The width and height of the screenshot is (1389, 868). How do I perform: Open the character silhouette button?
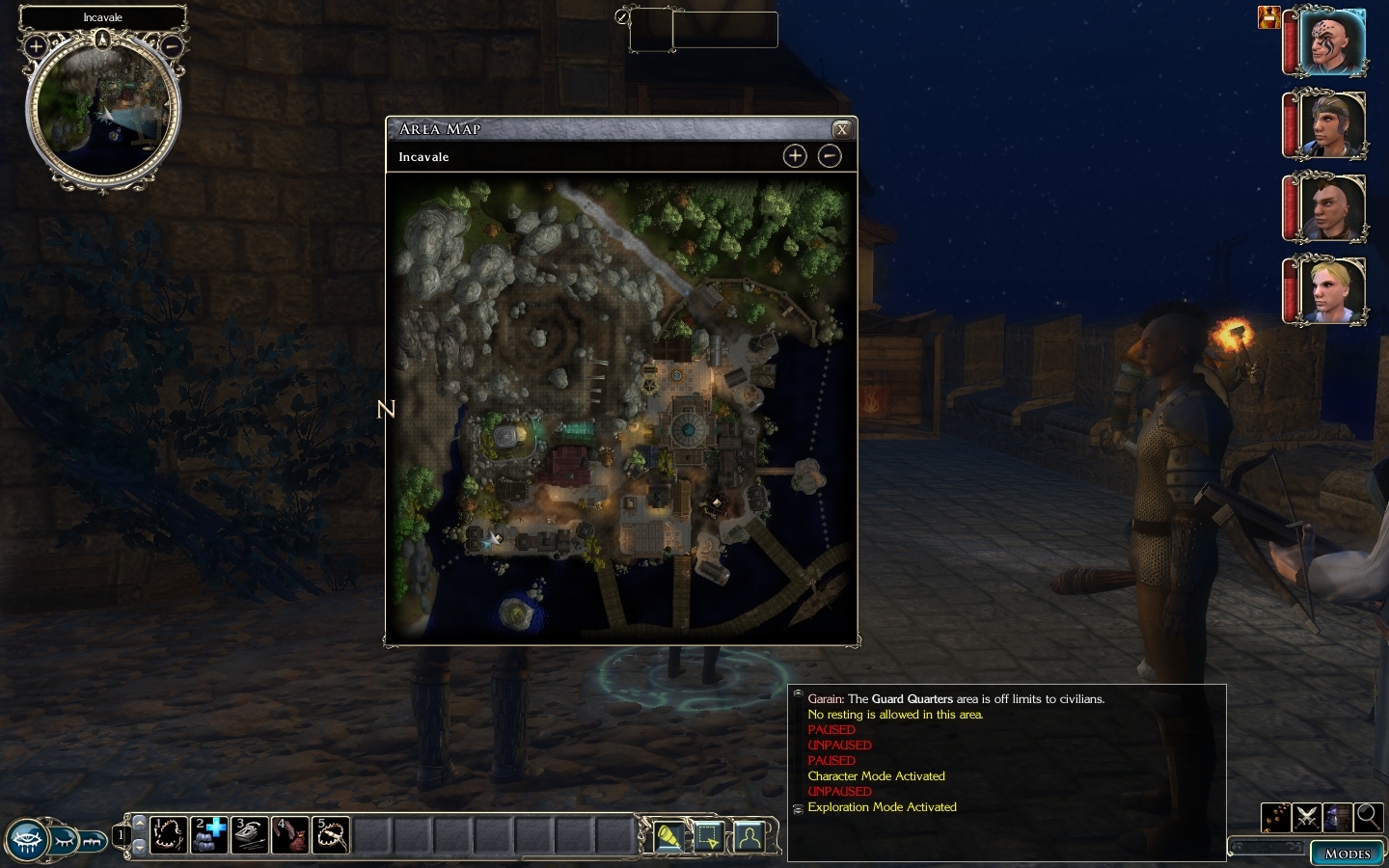(749, 835)
